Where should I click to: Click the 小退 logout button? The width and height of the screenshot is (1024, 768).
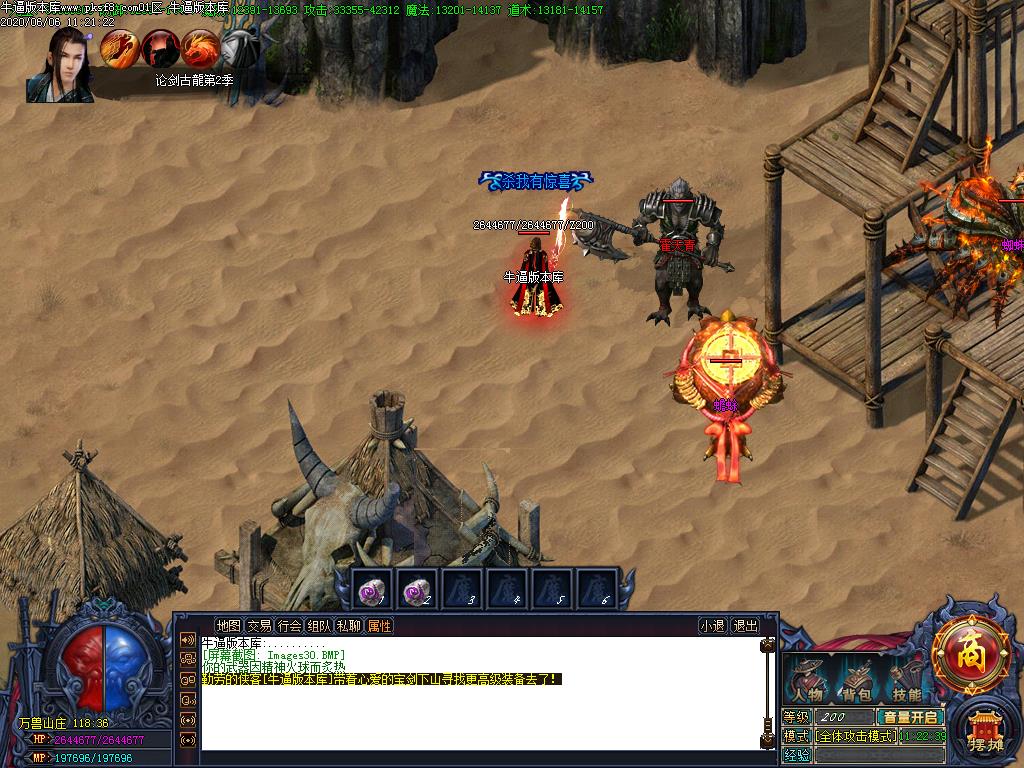pyautogui.click(x=712, y=626)
